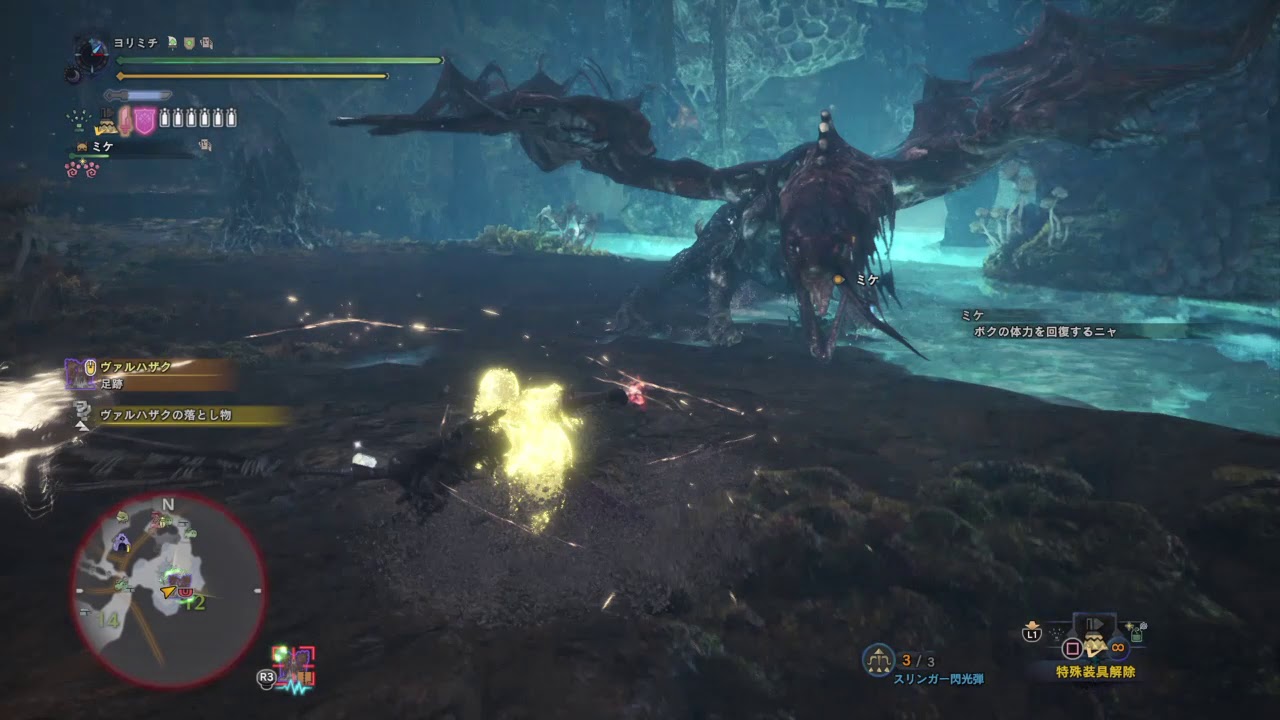The height and width of the screenshot is (720, 1280).
Task: Select the red Demondrug buff icon
Action: [x=125, y=120]
